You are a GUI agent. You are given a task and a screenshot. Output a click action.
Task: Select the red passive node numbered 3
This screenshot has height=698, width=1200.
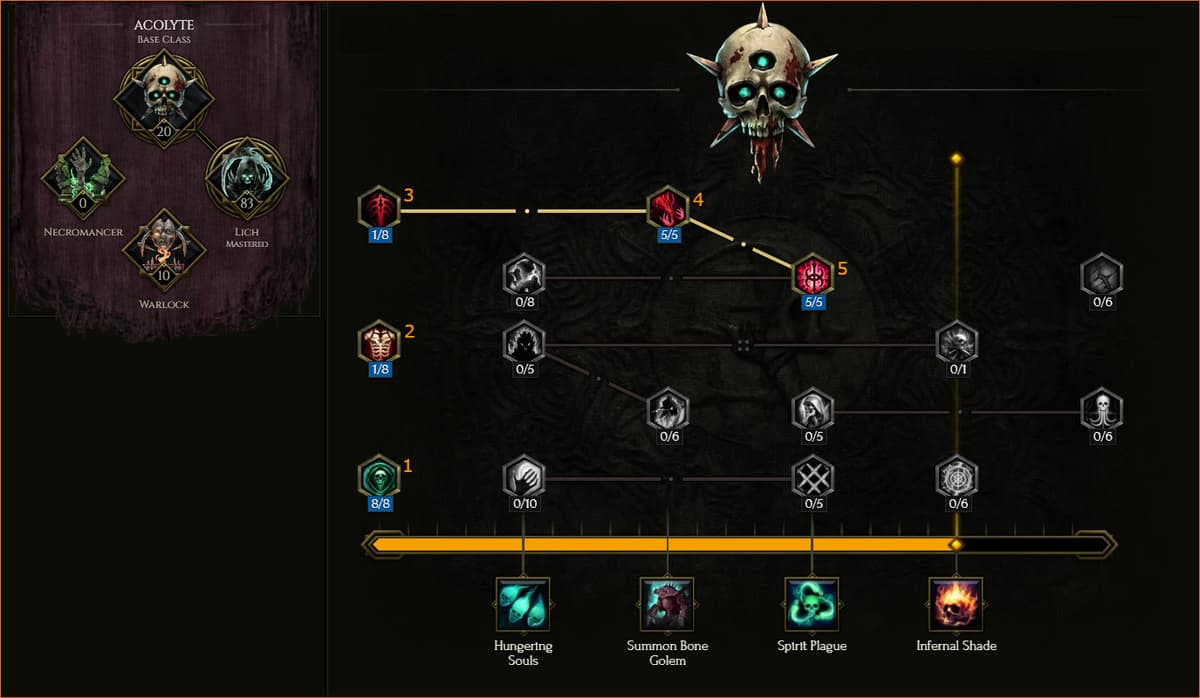coord(379,209)
